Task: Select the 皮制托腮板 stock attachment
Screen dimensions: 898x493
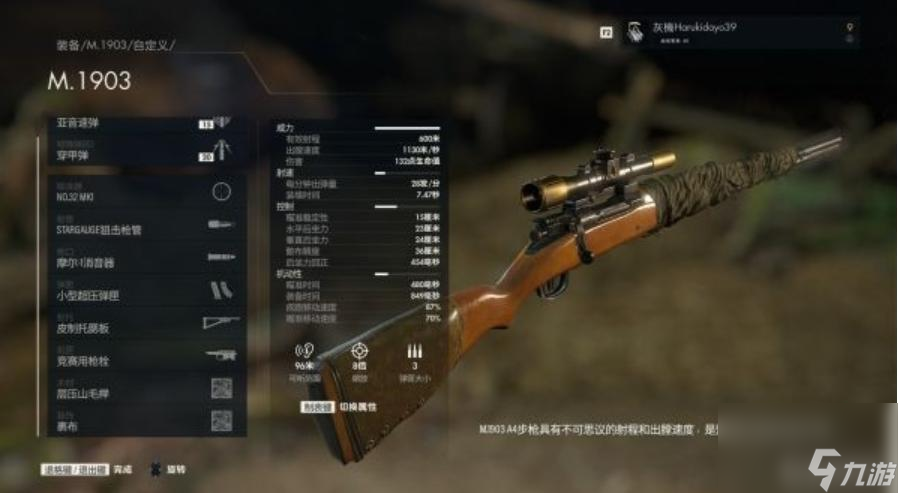Action: (145, 323)
